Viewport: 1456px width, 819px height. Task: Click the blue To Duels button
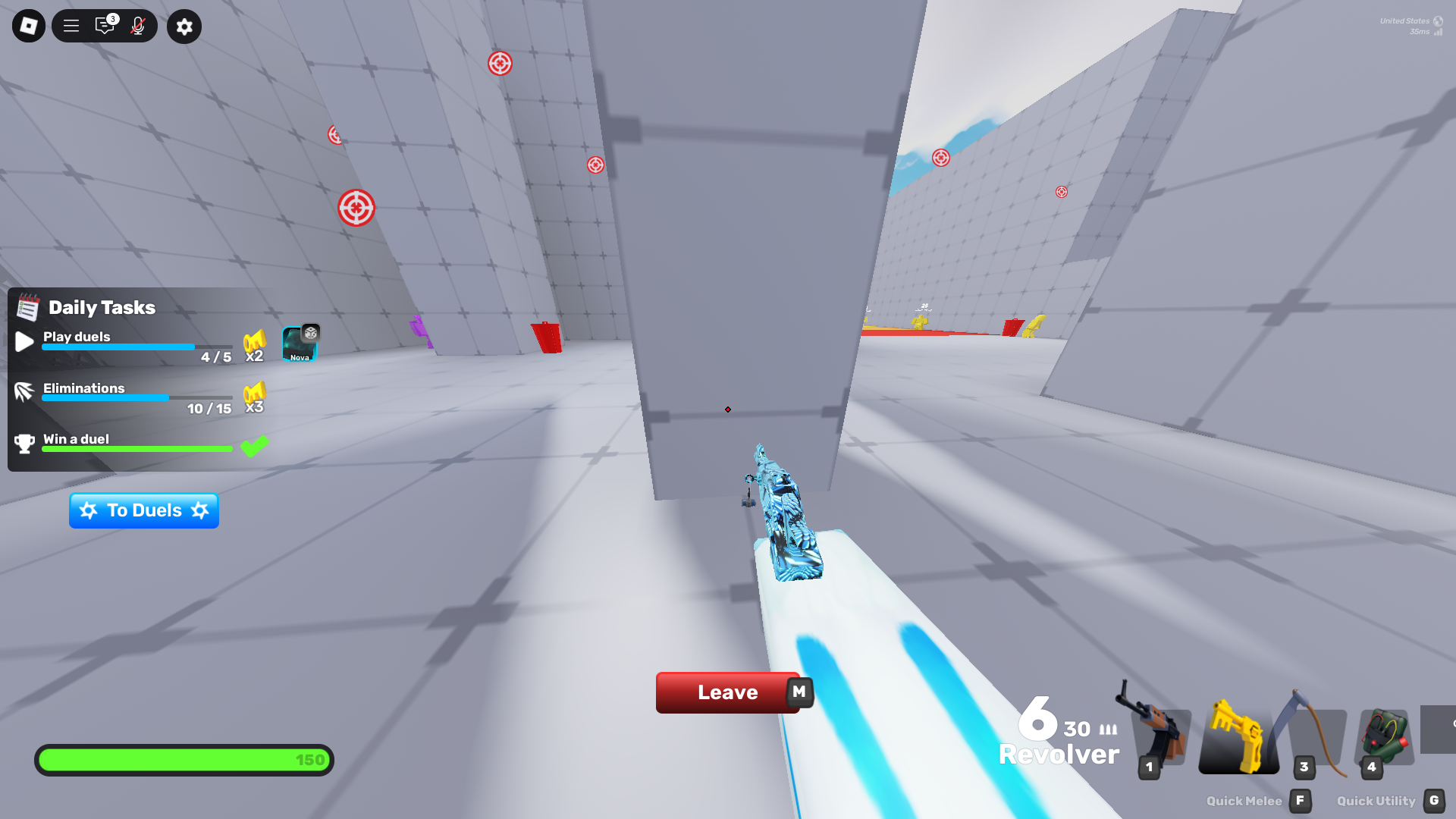(144, 510)
